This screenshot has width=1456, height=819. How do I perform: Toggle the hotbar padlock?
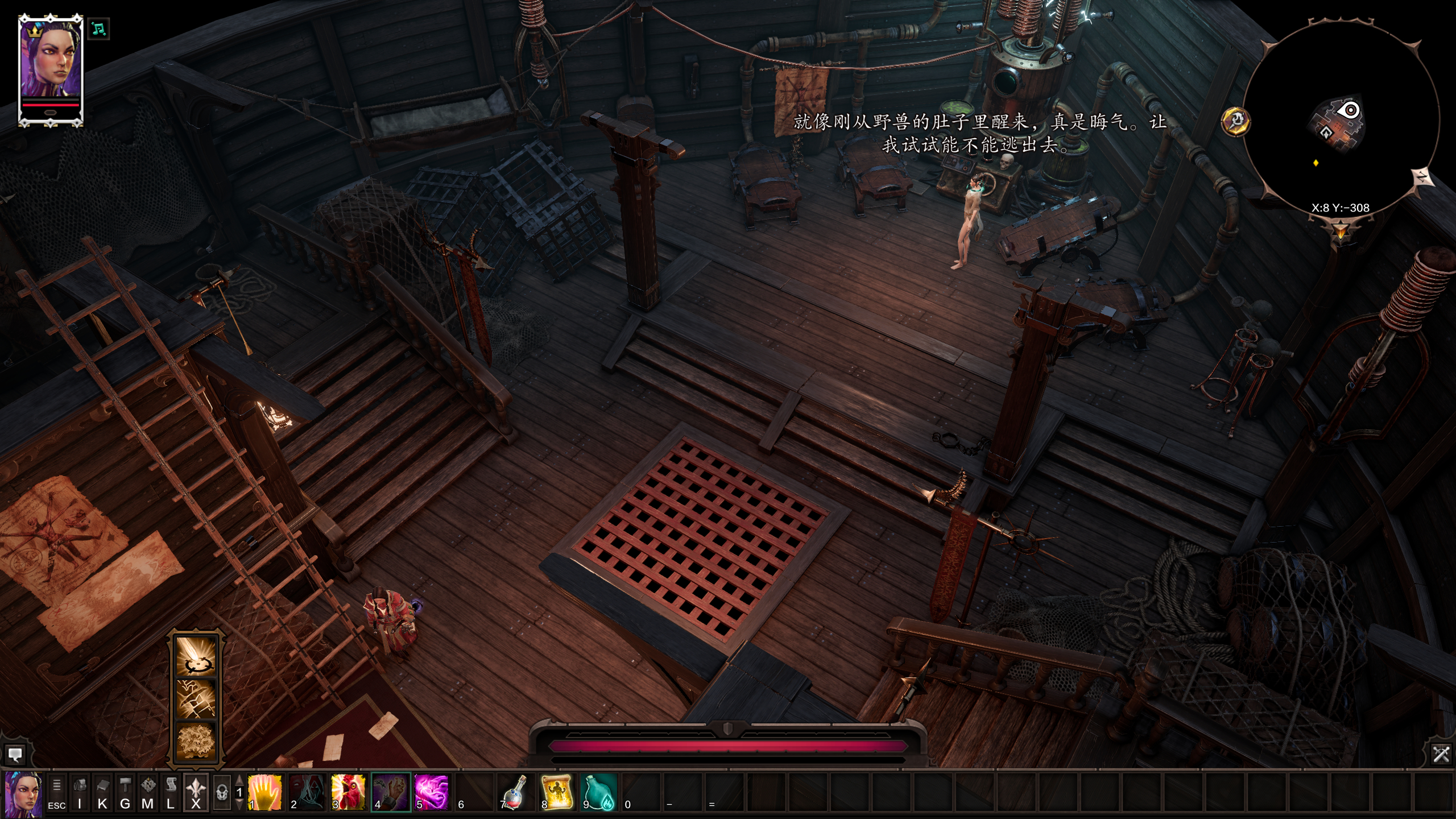pos(222,792)
